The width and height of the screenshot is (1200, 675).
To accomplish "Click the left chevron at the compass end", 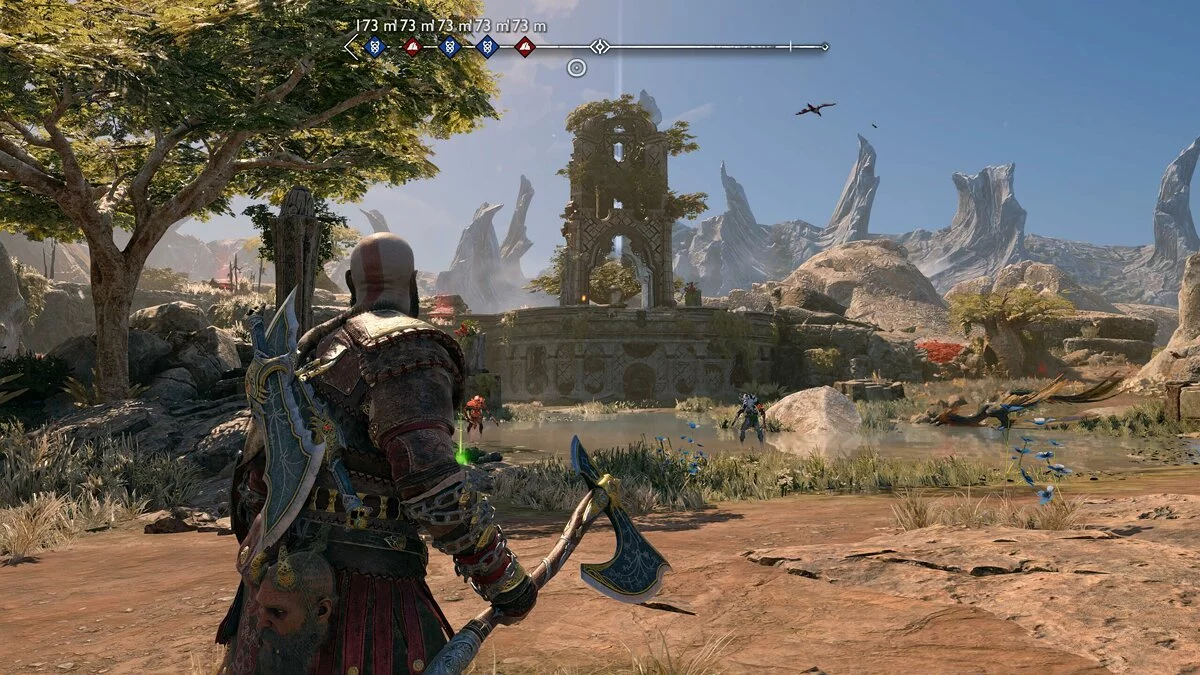I will [x=351, y=46].
